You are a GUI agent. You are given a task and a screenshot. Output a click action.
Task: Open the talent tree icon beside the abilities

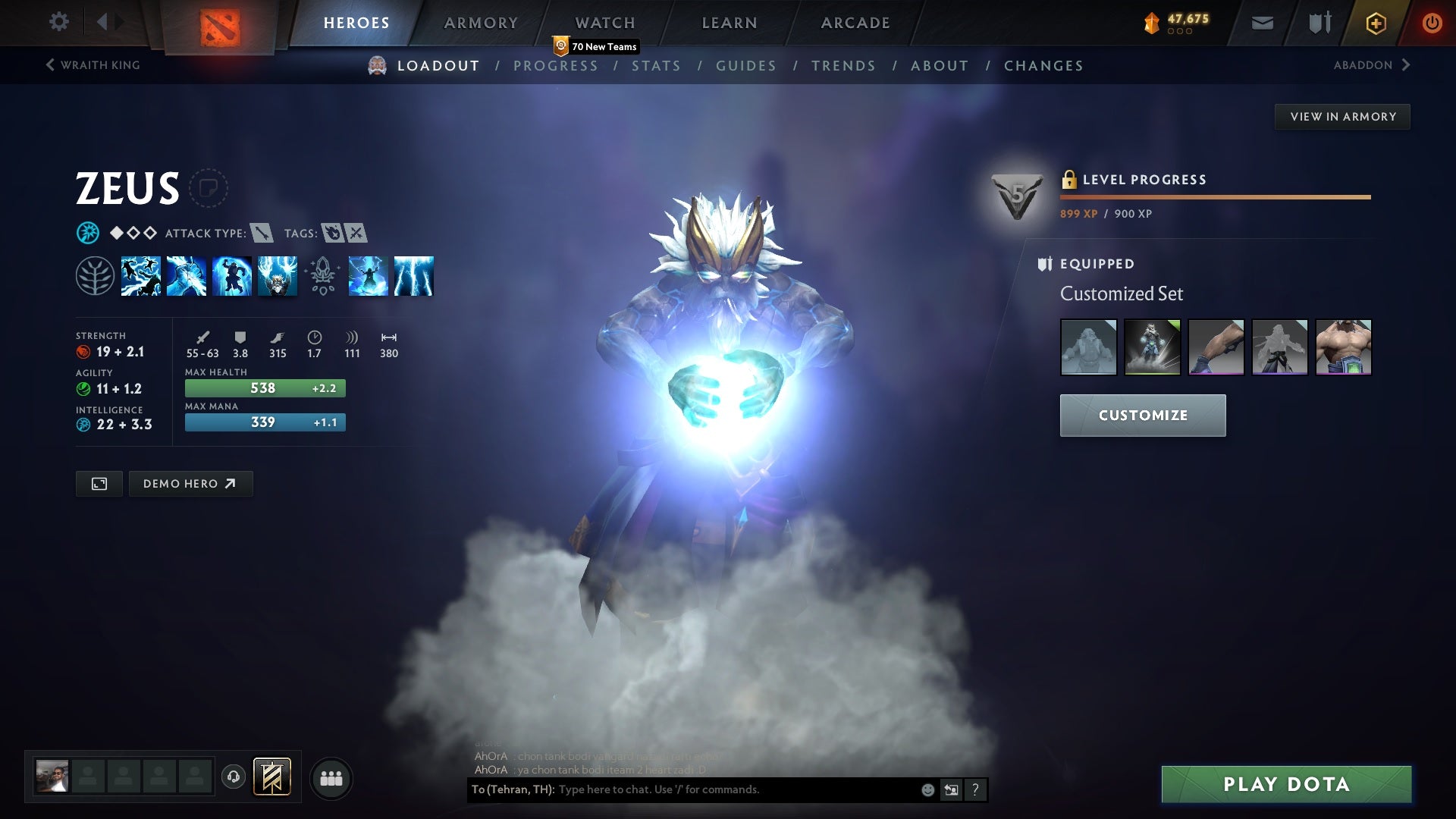tap(96, 276)
